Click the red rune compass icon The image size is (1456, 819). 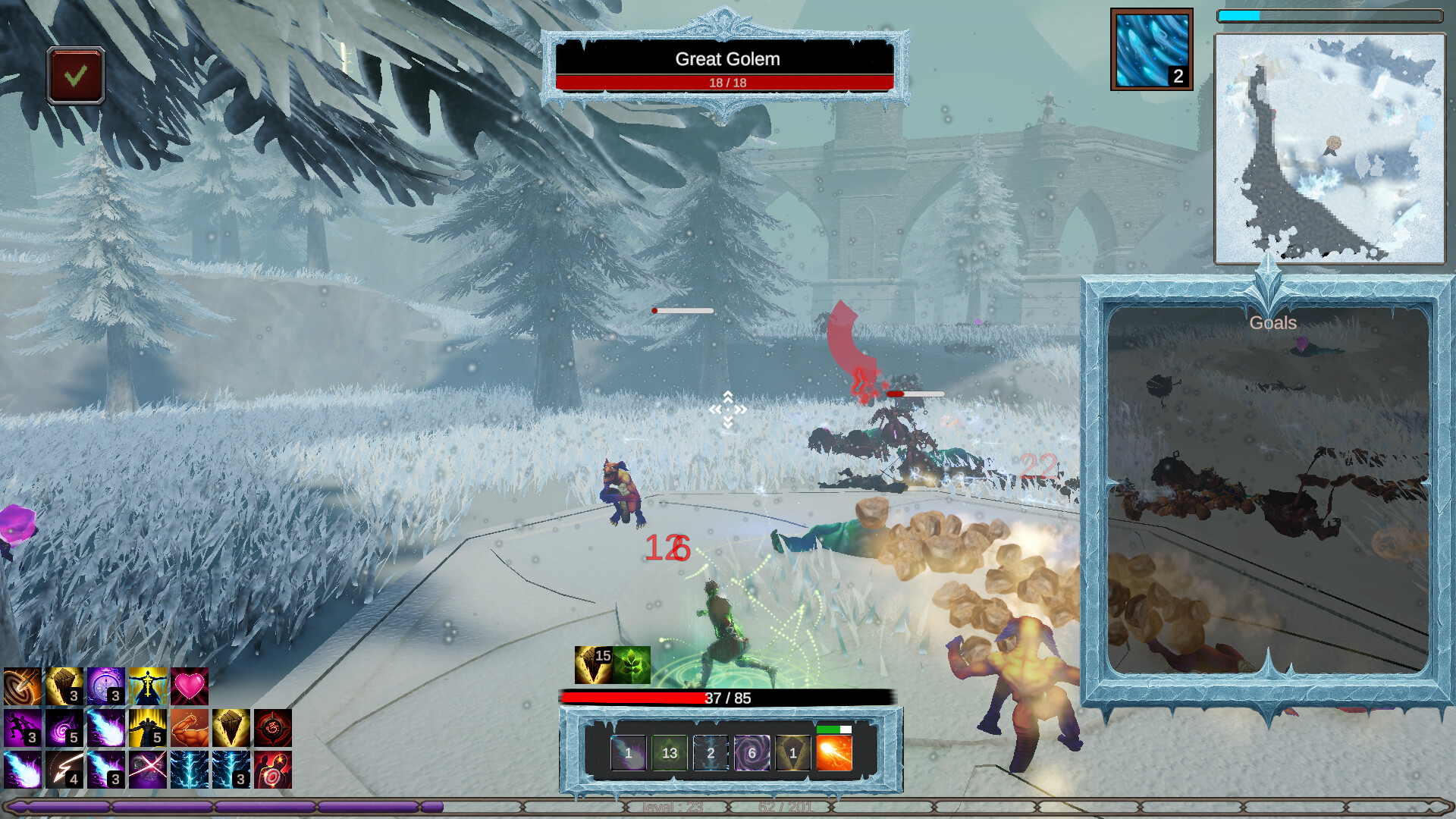[273, 728]
